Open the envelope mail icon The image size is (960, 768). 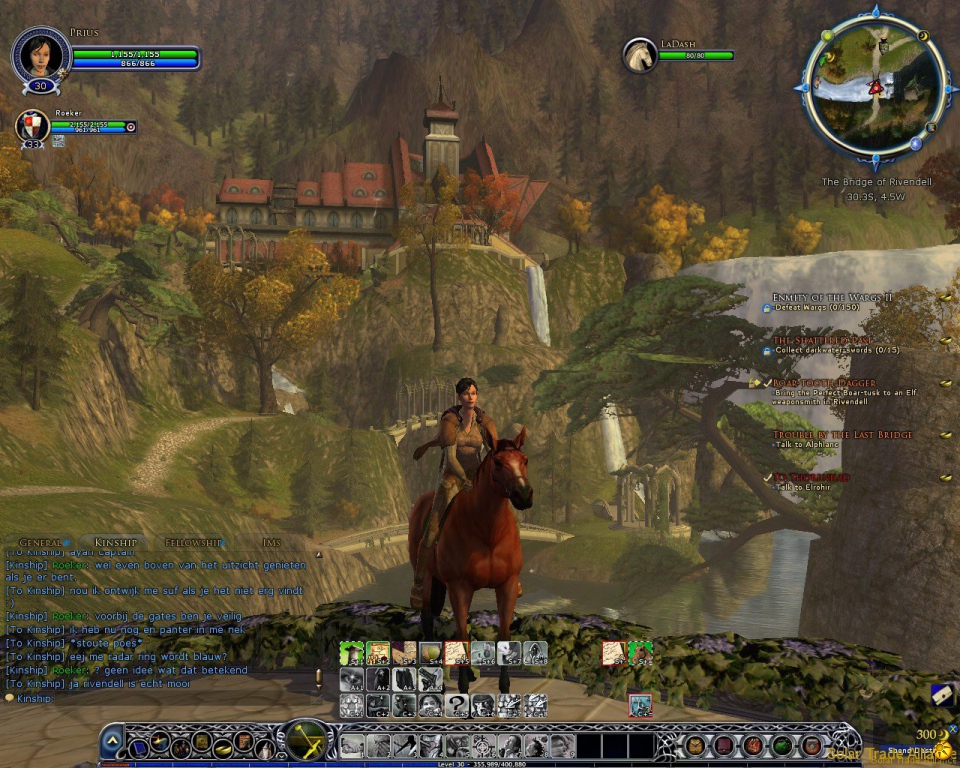click(942, 695)
